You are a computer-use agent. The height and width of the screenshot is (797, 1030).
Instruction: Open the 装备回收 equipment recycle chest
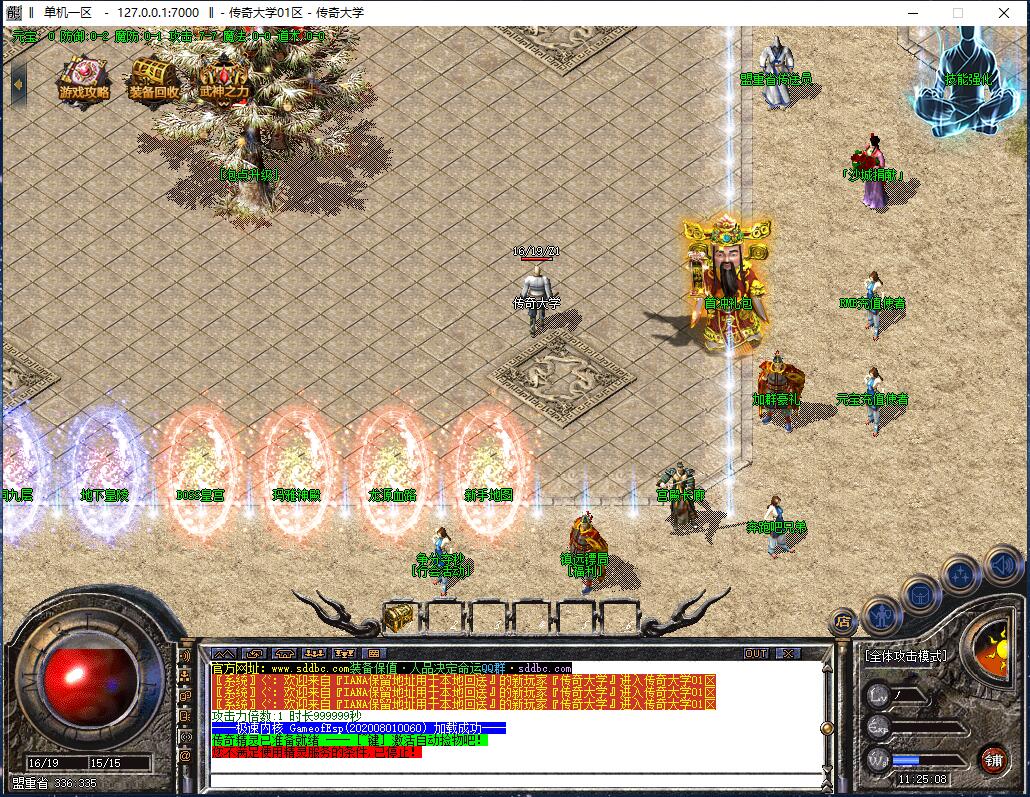pos(153,79)
